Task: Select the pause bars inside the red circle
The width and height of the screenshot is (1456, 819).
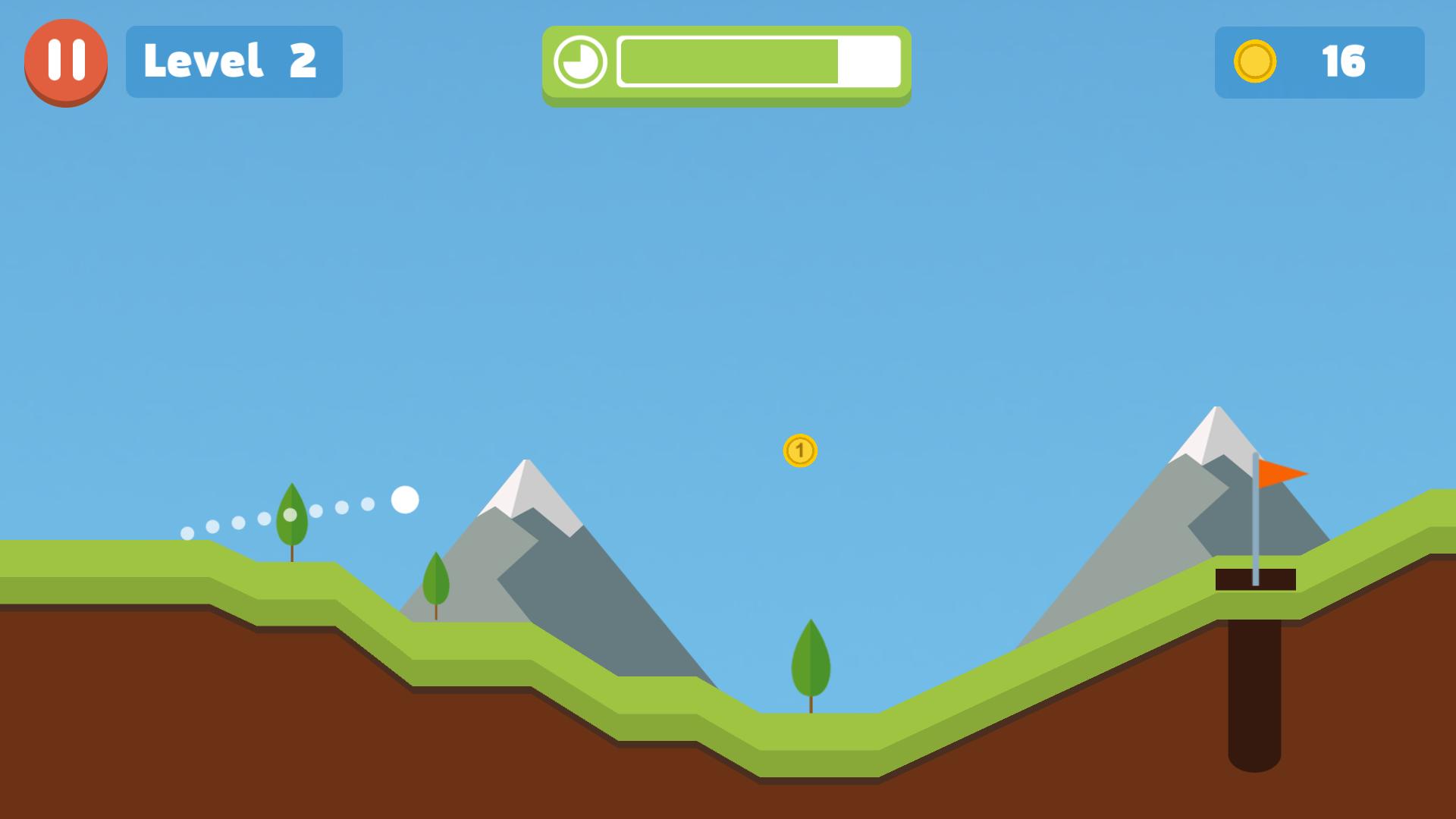Action: 65,61
